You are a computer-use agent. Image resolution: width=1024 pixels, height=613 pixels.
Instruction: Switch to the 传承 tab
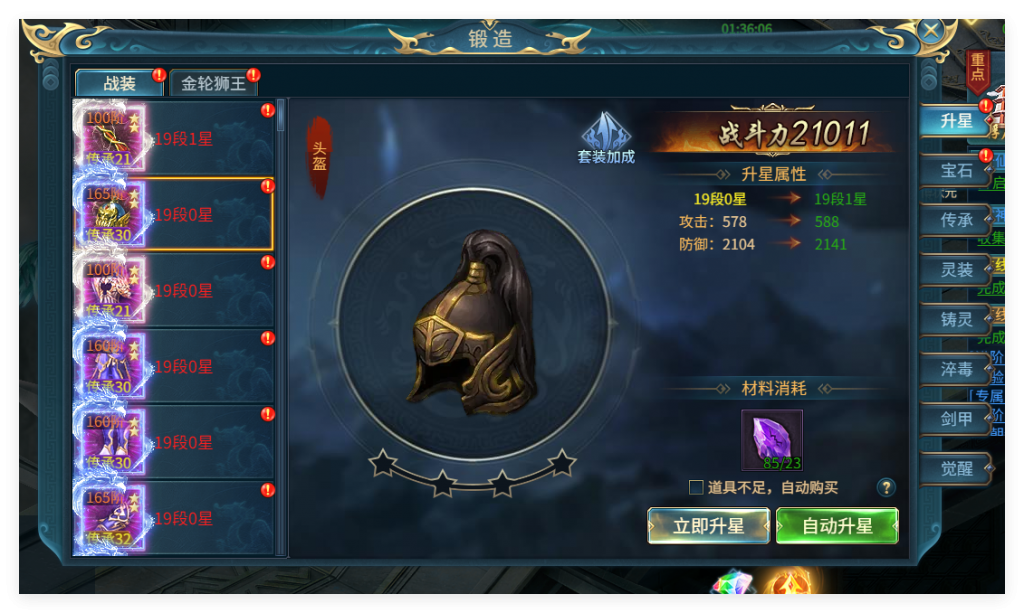956,220
